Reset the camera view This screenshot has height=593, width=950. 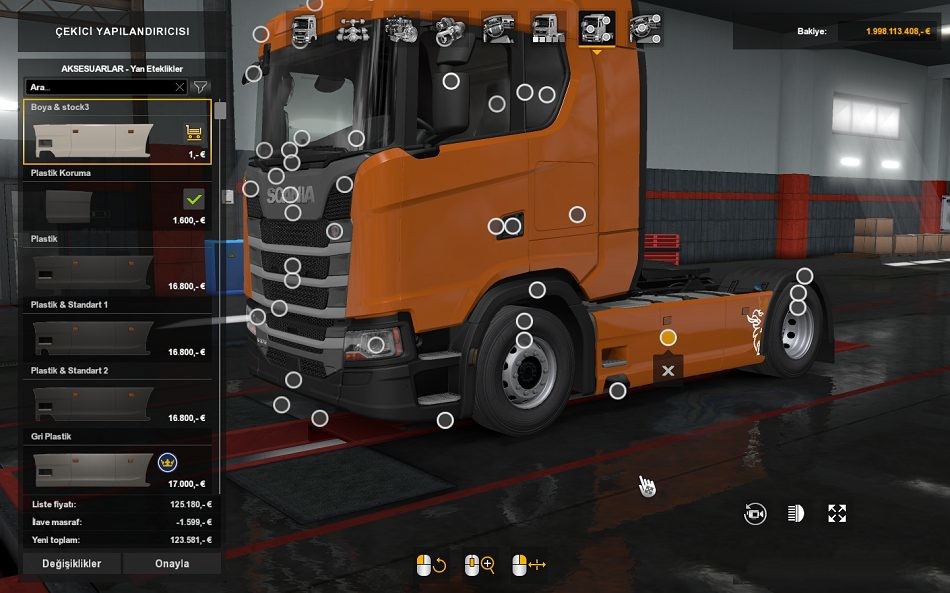click(755, 514)
